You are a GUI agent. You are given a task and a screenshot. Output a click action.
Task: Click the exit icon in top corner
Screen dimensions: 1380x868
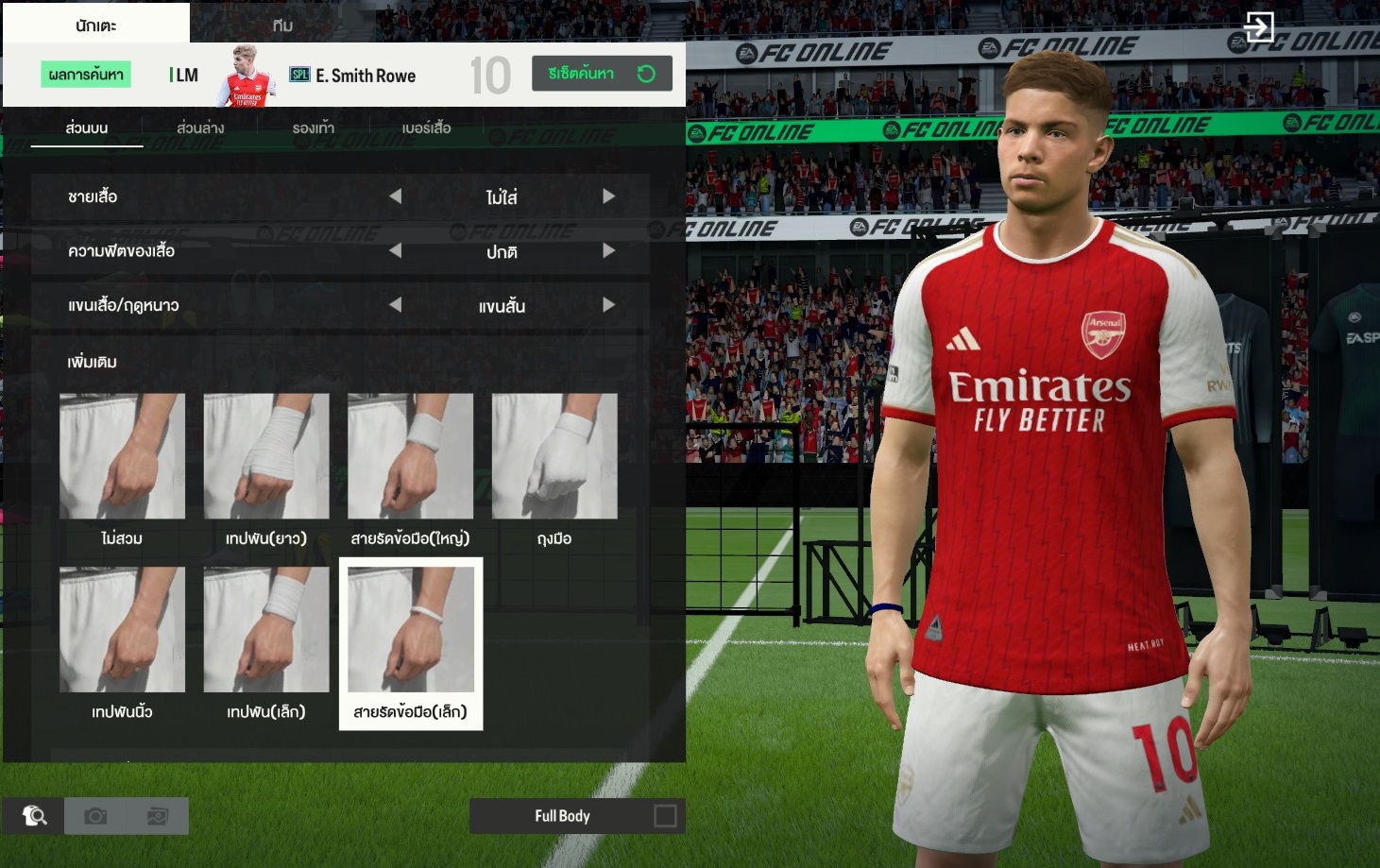1258,26
